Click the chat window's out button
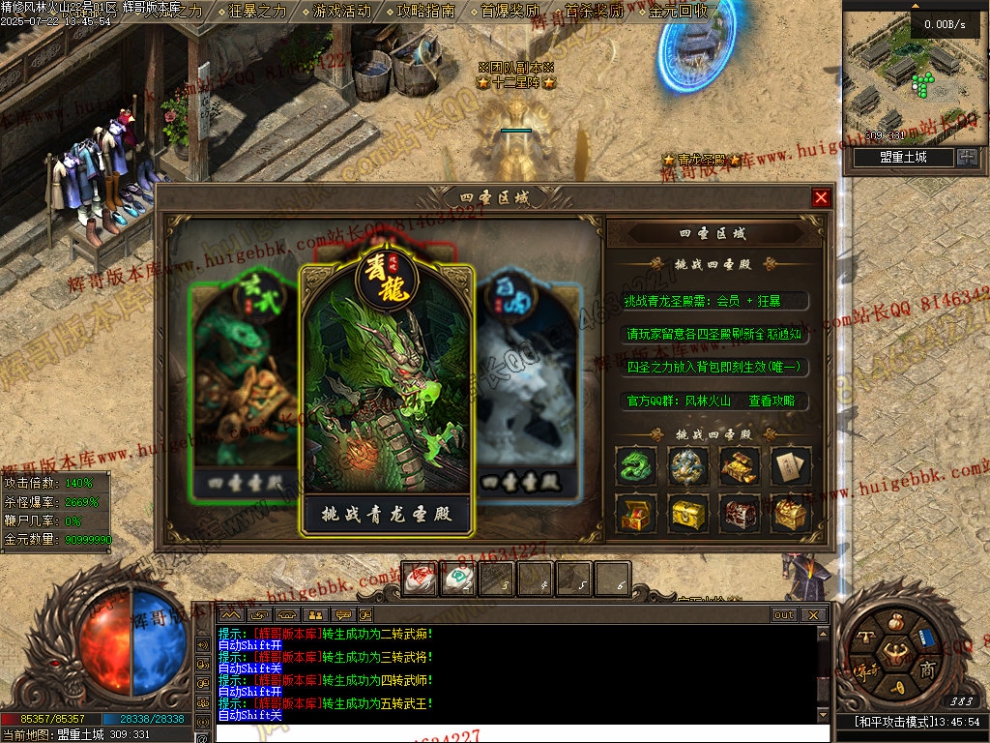Viewport: 990px width, 743px height. (x=783, y=615)
